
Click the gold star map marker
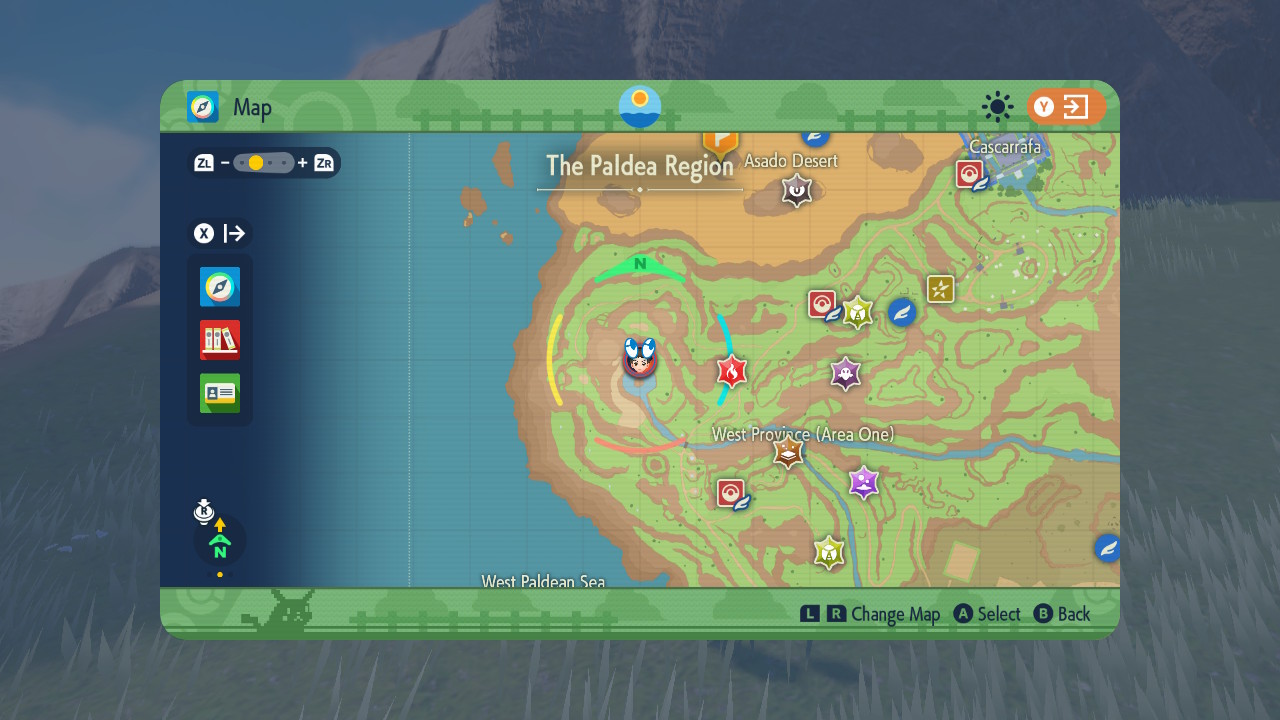point(940,289)
